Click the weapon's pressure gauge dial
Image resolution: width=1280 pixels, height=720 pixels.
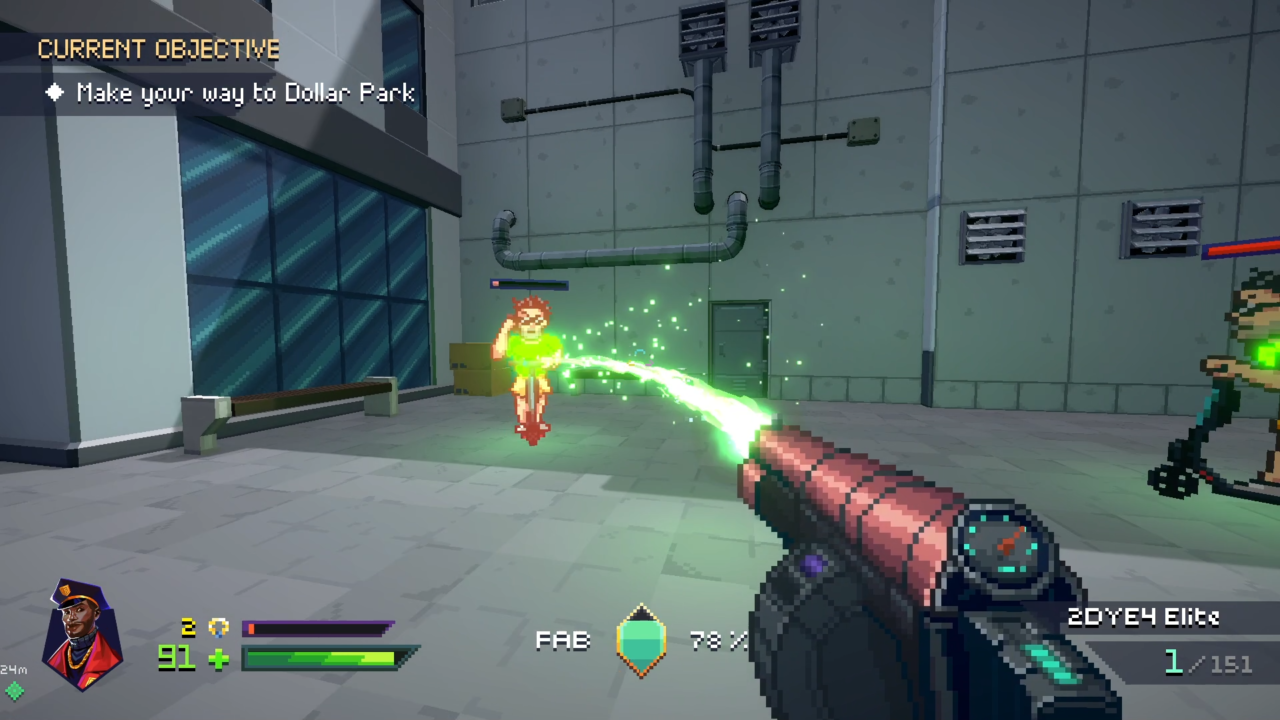[x=1003, y=543]
